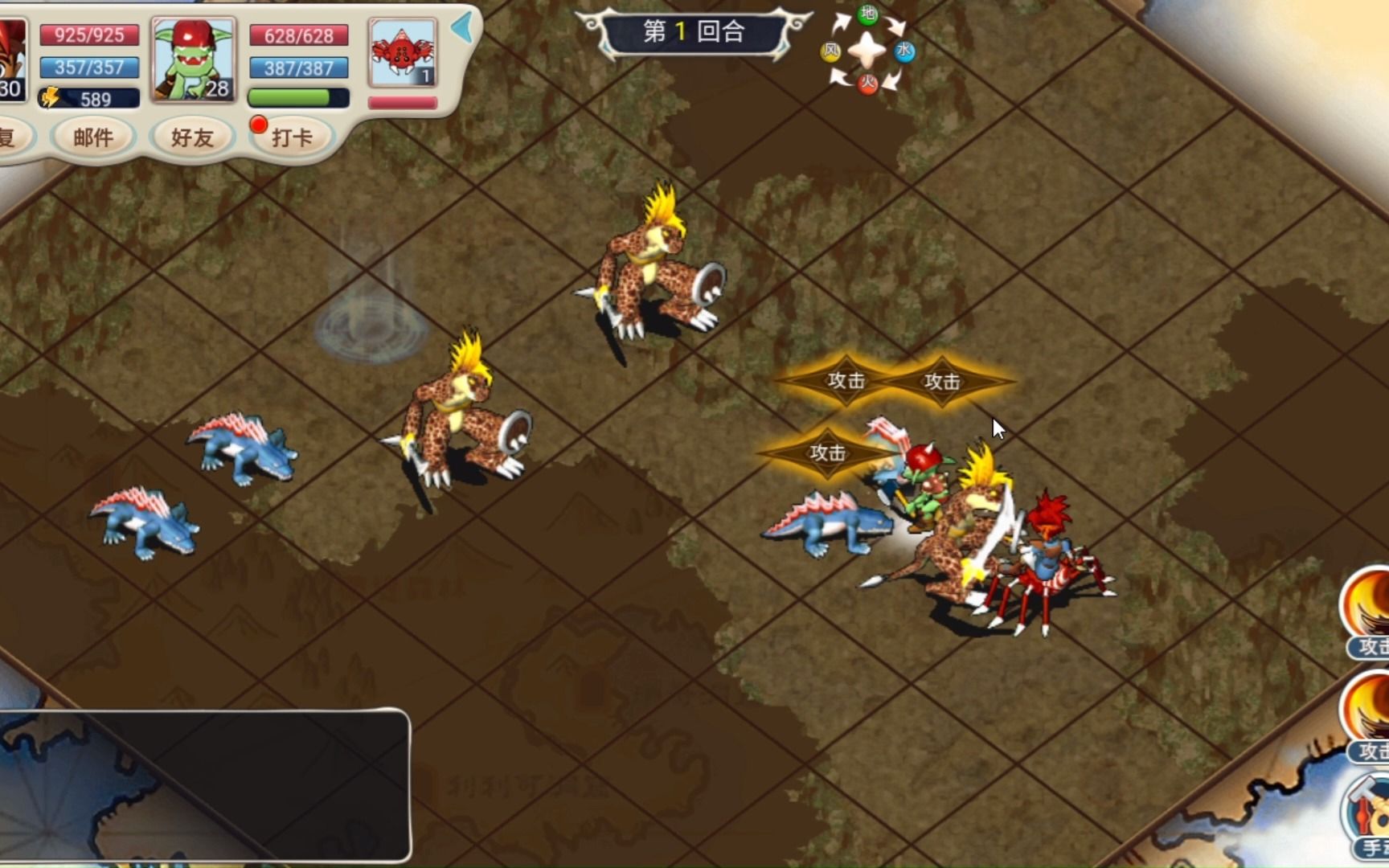This screenshot has height=868, width=1389.
Task: Collapse the status panel with the blue arrow
Action: 462,28
